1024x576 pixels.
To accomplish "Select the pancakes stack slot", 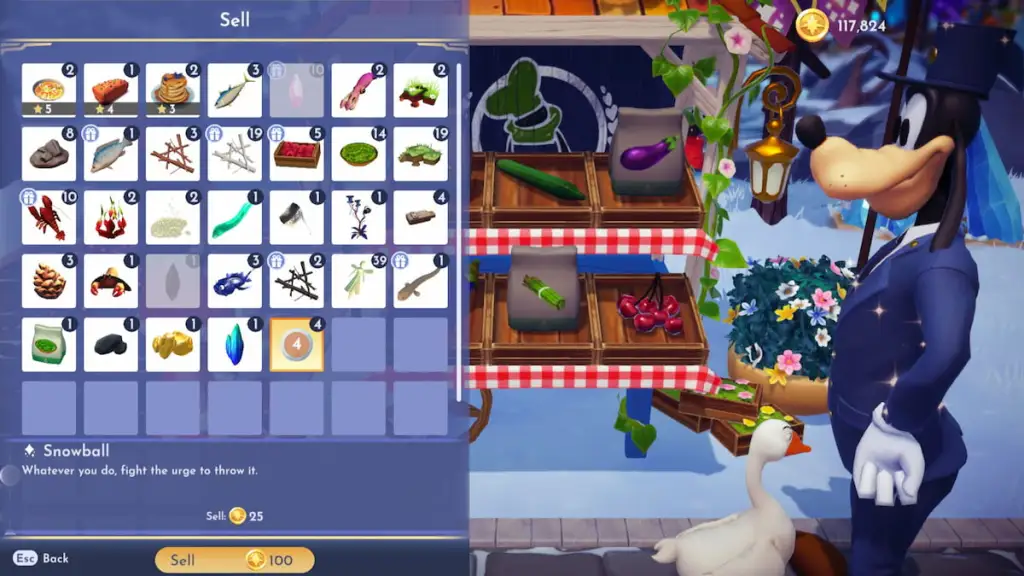I will point(172,90).
